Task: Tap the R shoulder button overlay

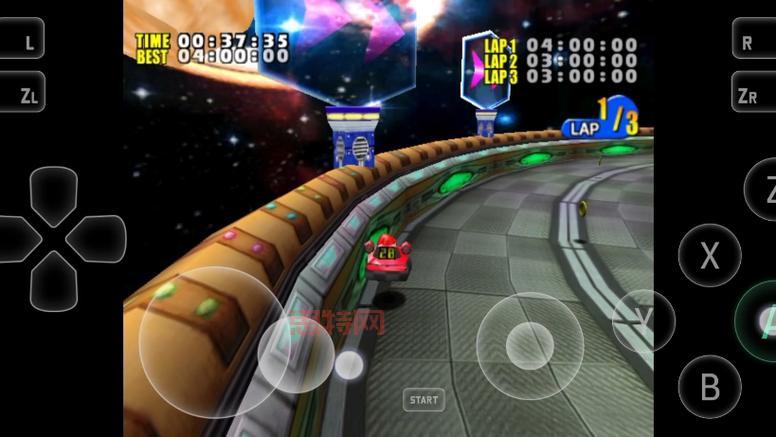Action: [752, 42]
